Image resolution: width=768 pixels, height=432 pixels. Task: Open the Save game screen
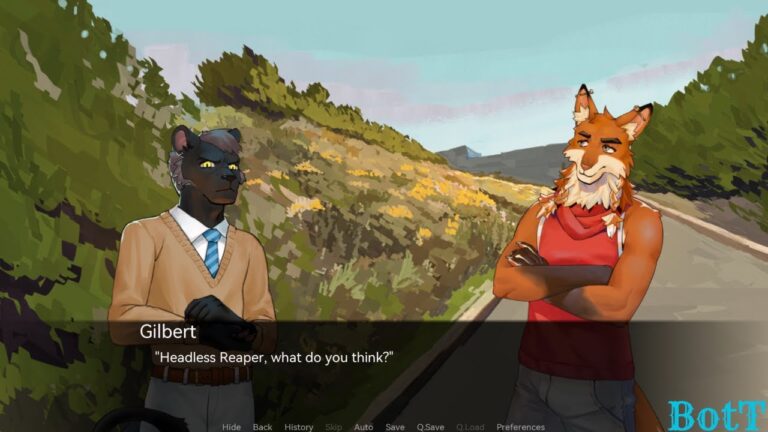[x=395, y=427]
